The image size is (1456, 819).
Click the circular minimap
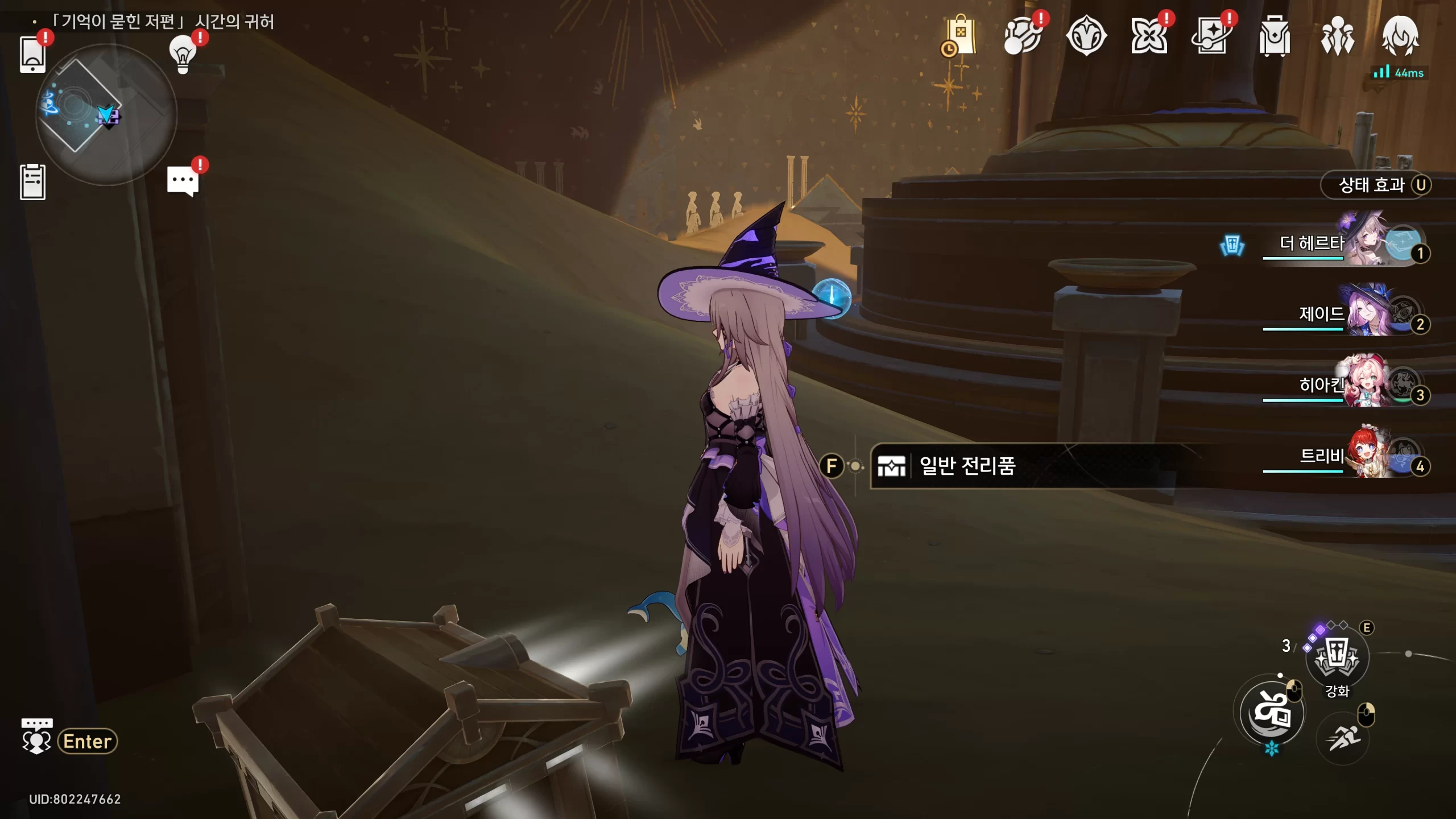(x=106, y=115)
